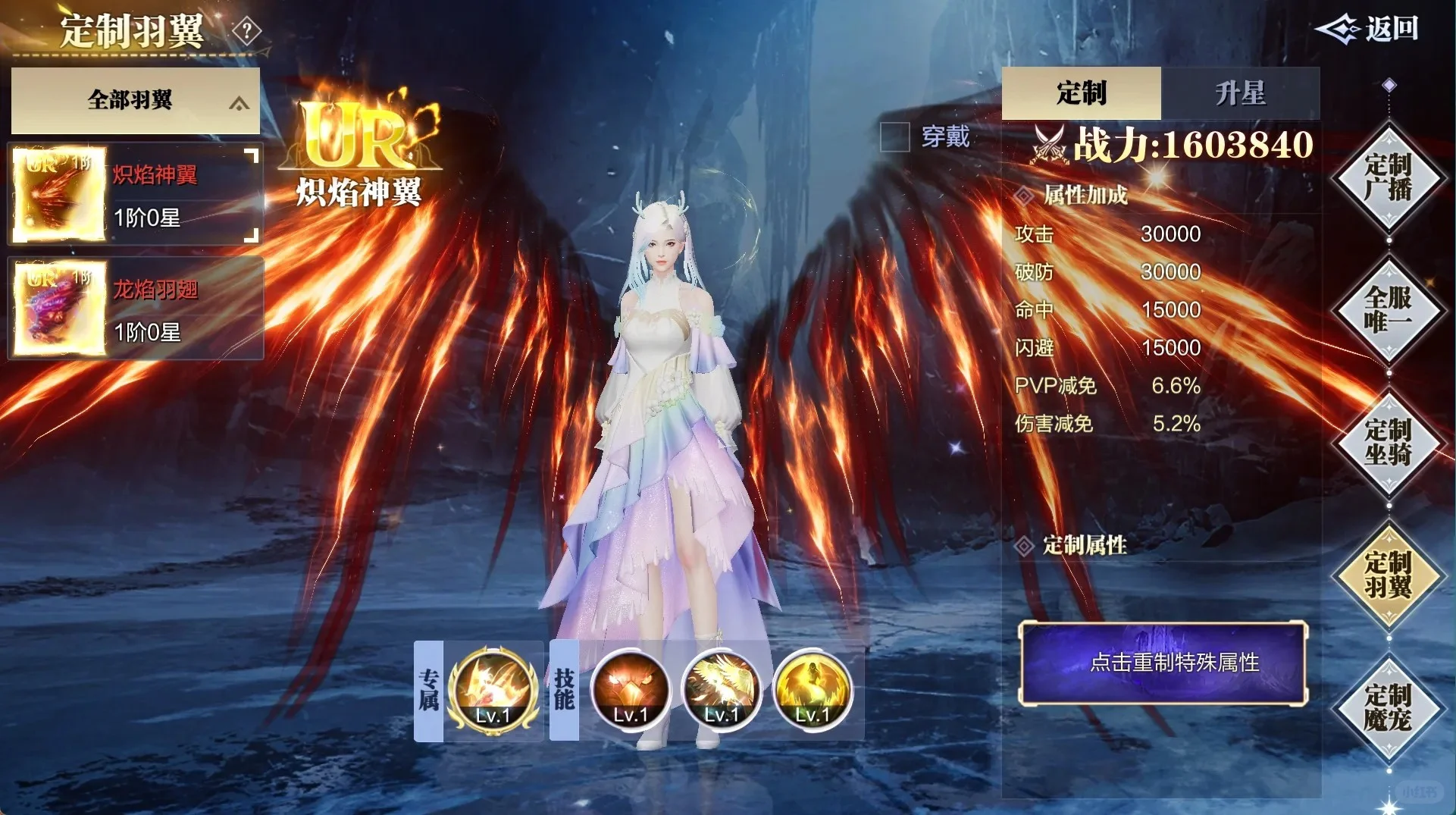Open the help icon beside 定制羽翼 title
This screenshot has height=815, width=1456.
246,32
